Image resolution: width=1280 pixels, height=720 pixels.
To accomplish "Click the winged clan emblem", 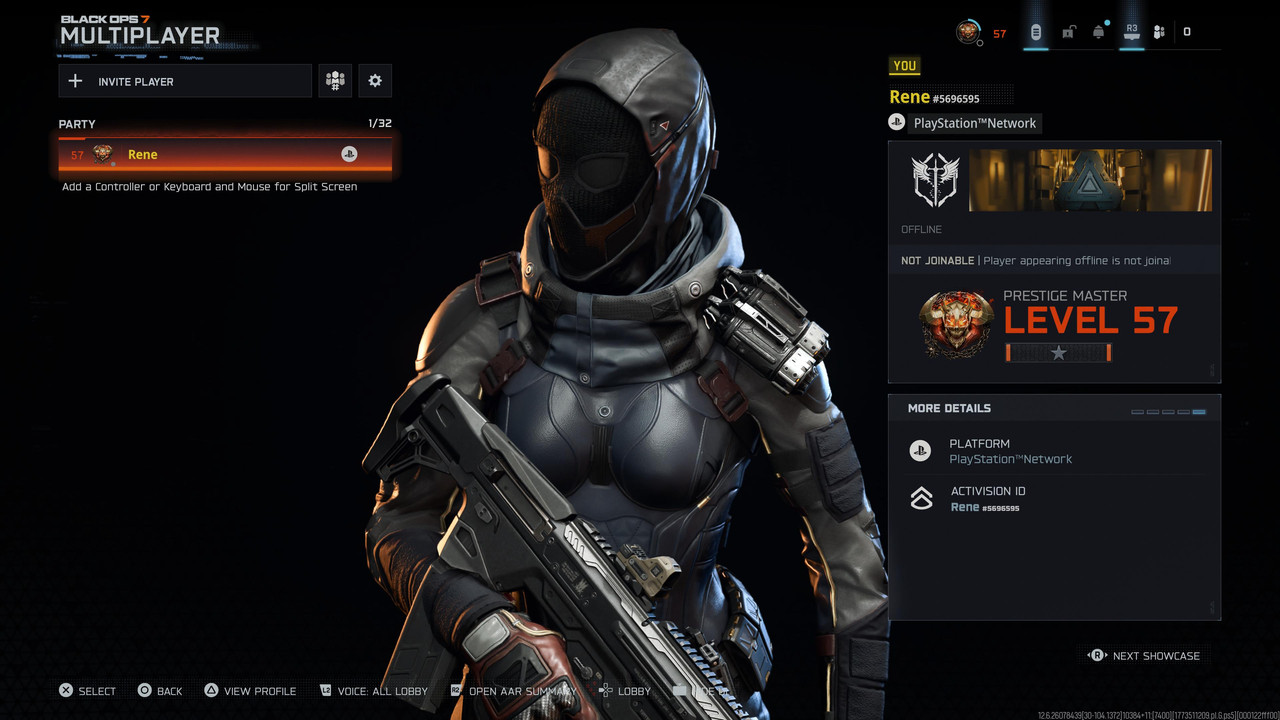I will [935, 180].
